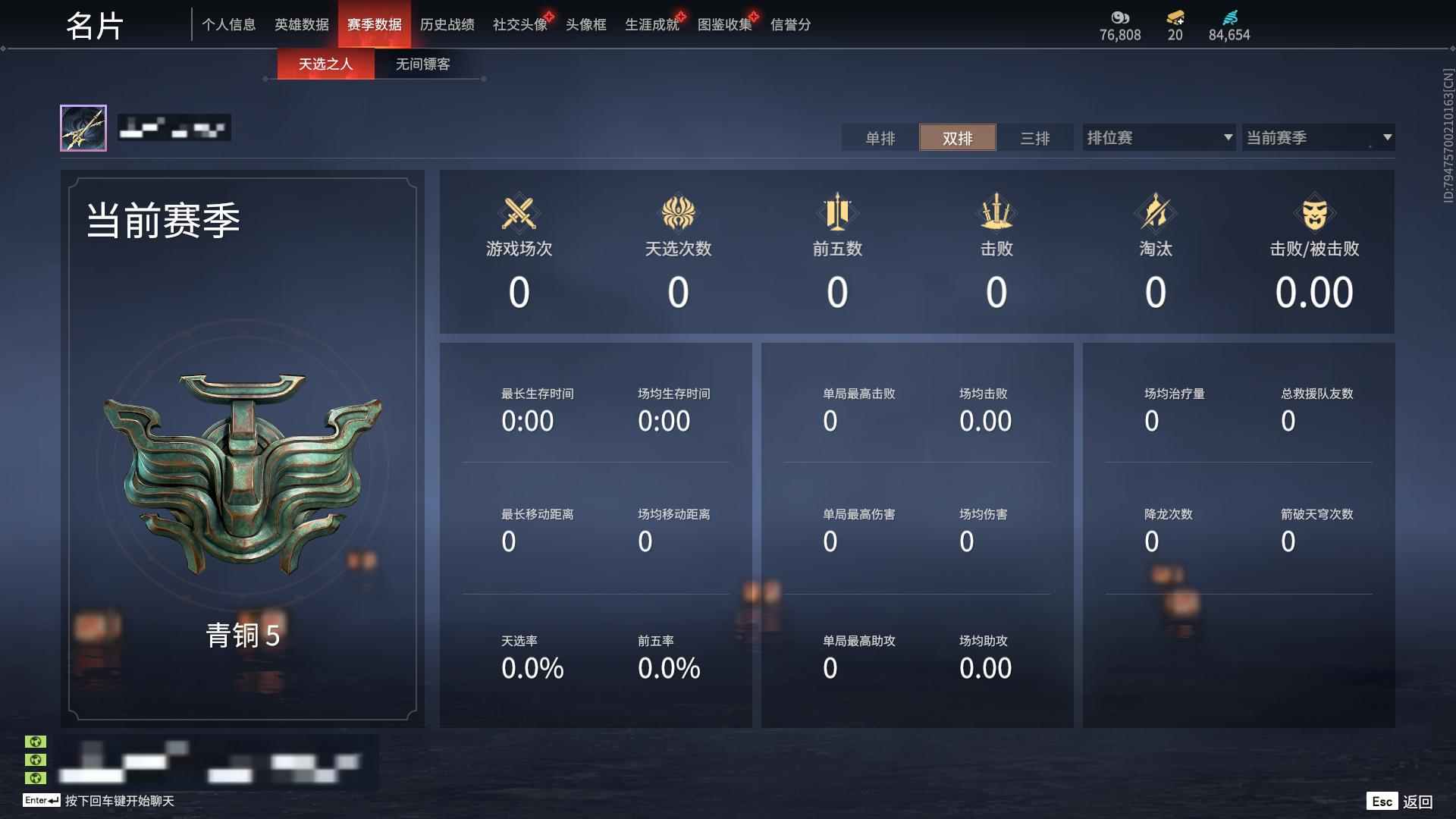The image size is (1456, 819).
Task: Select the 前五数 banner icon
Action: point(837,213)
